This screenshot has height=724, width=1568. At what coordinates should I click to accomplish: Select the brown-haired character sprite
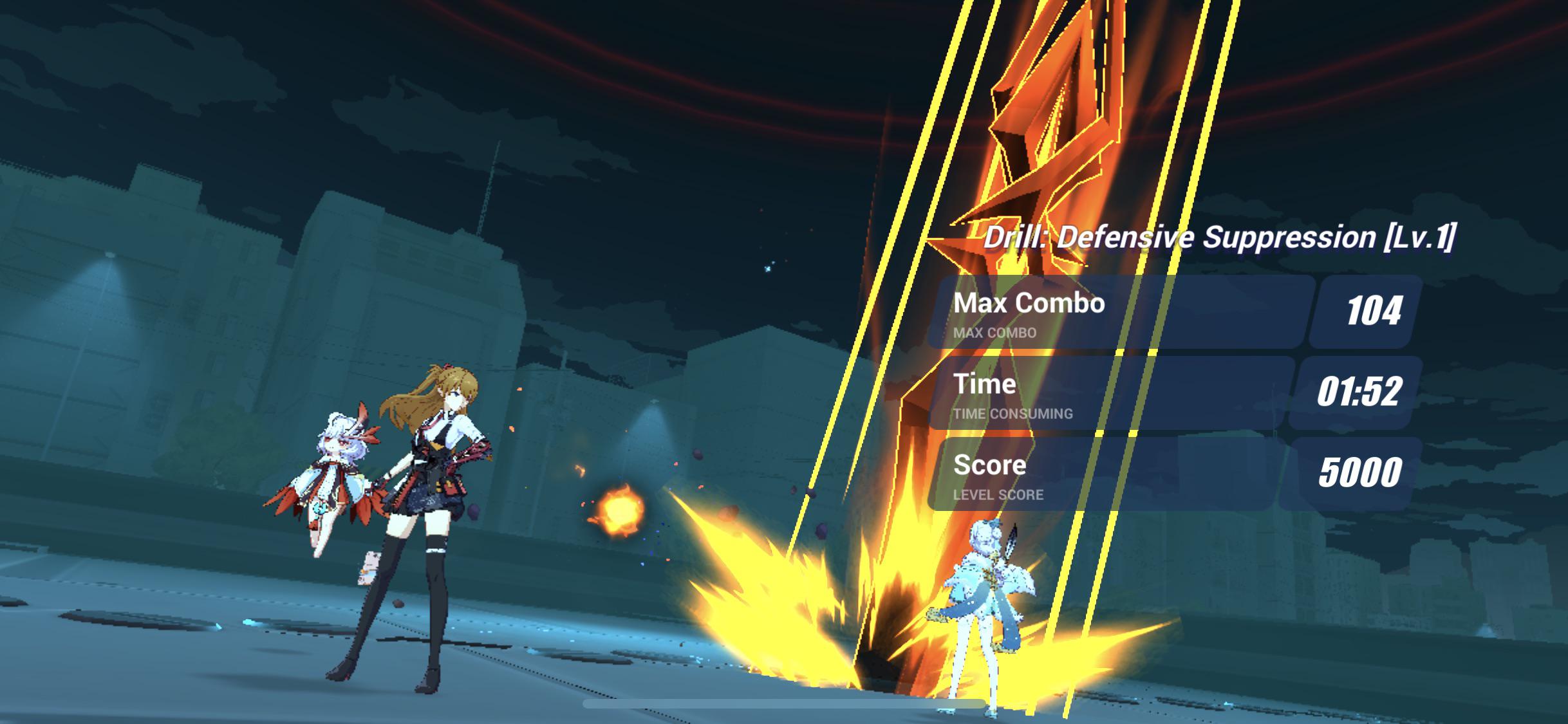(425, 515)
